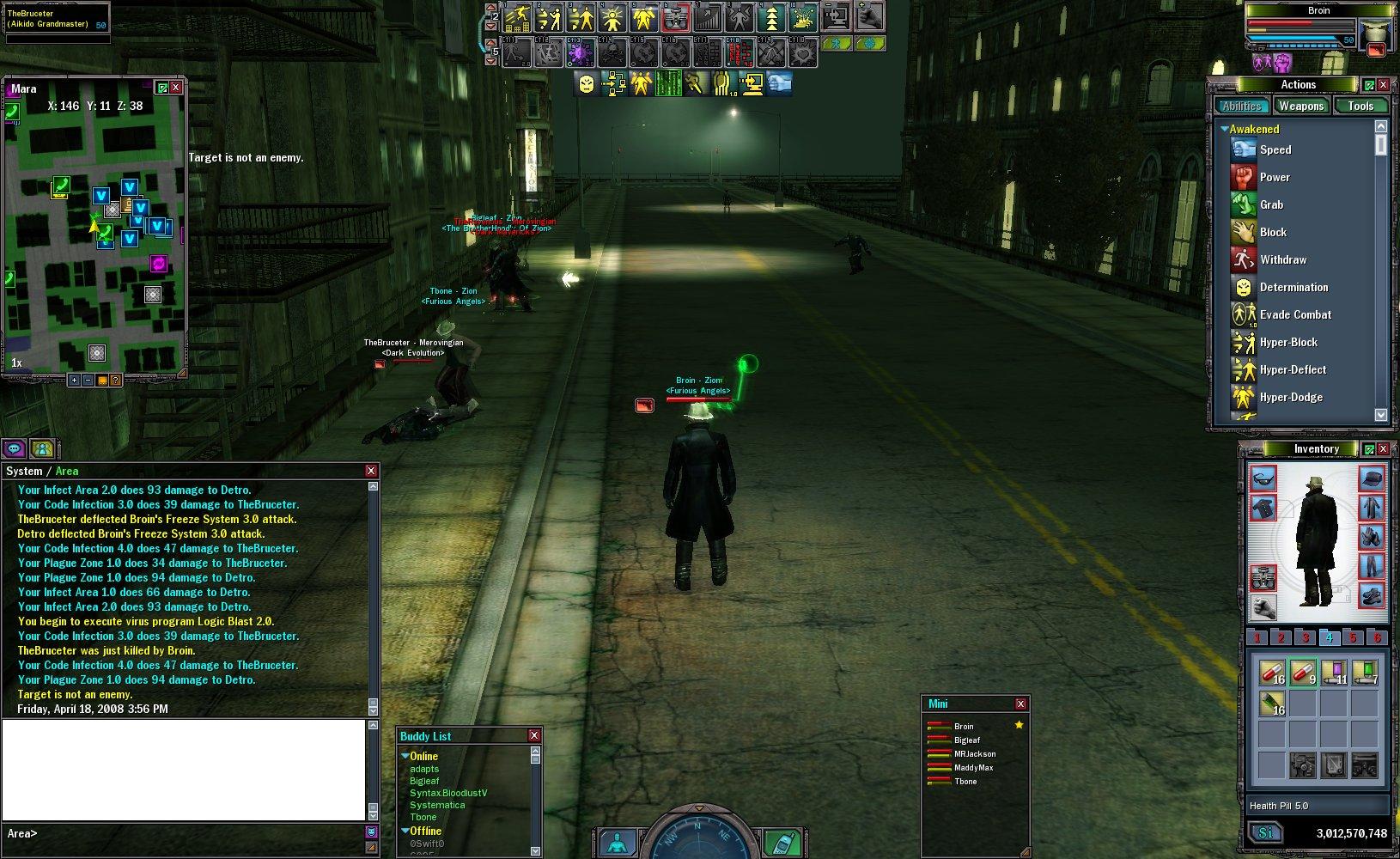Use the Hyper-Block ability from the list
The image size is (1400, 859).
click(x=1288, y=342)
